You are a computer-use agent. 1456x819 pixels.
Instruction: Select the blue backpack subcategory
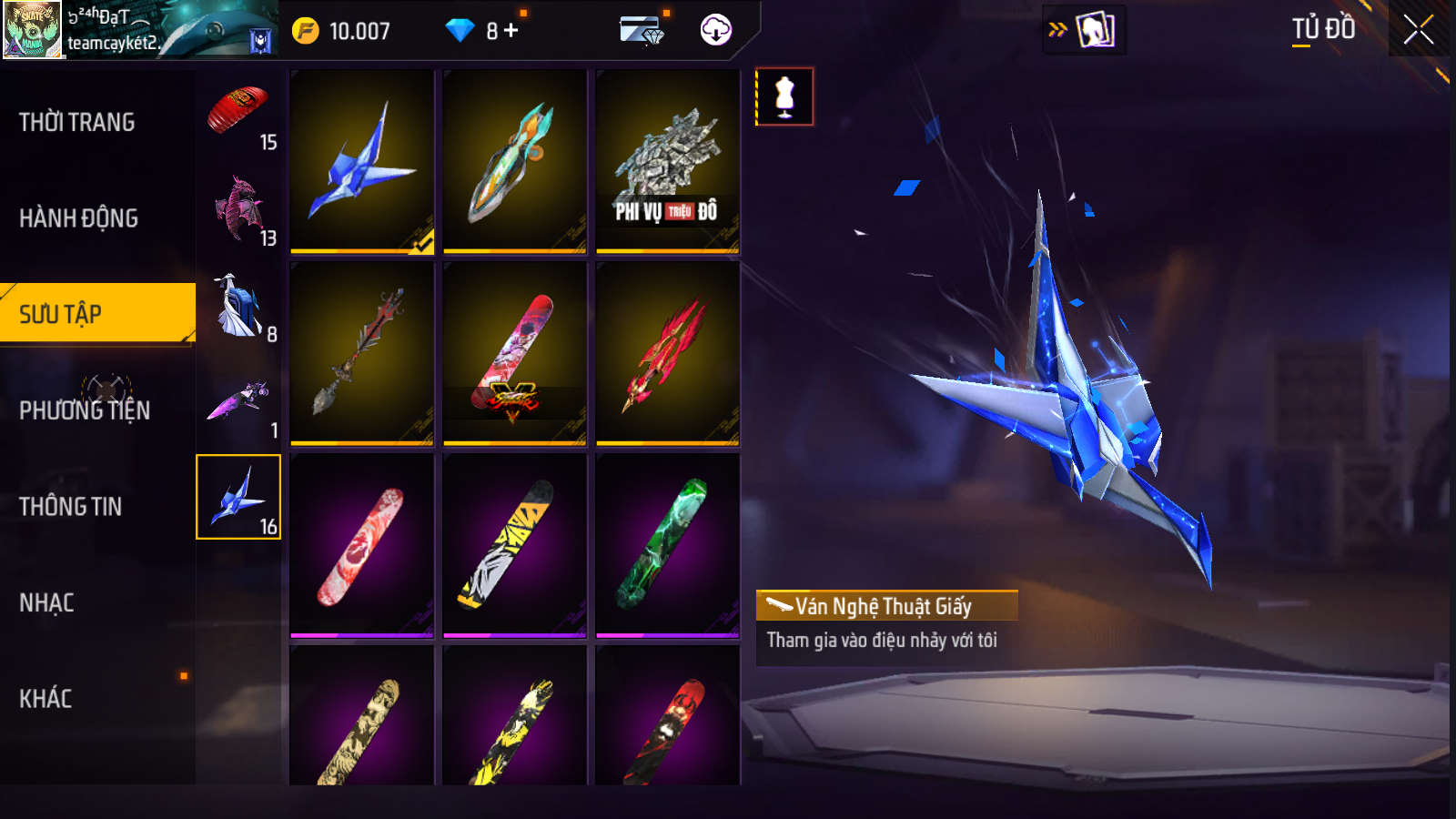pos(238,306)
